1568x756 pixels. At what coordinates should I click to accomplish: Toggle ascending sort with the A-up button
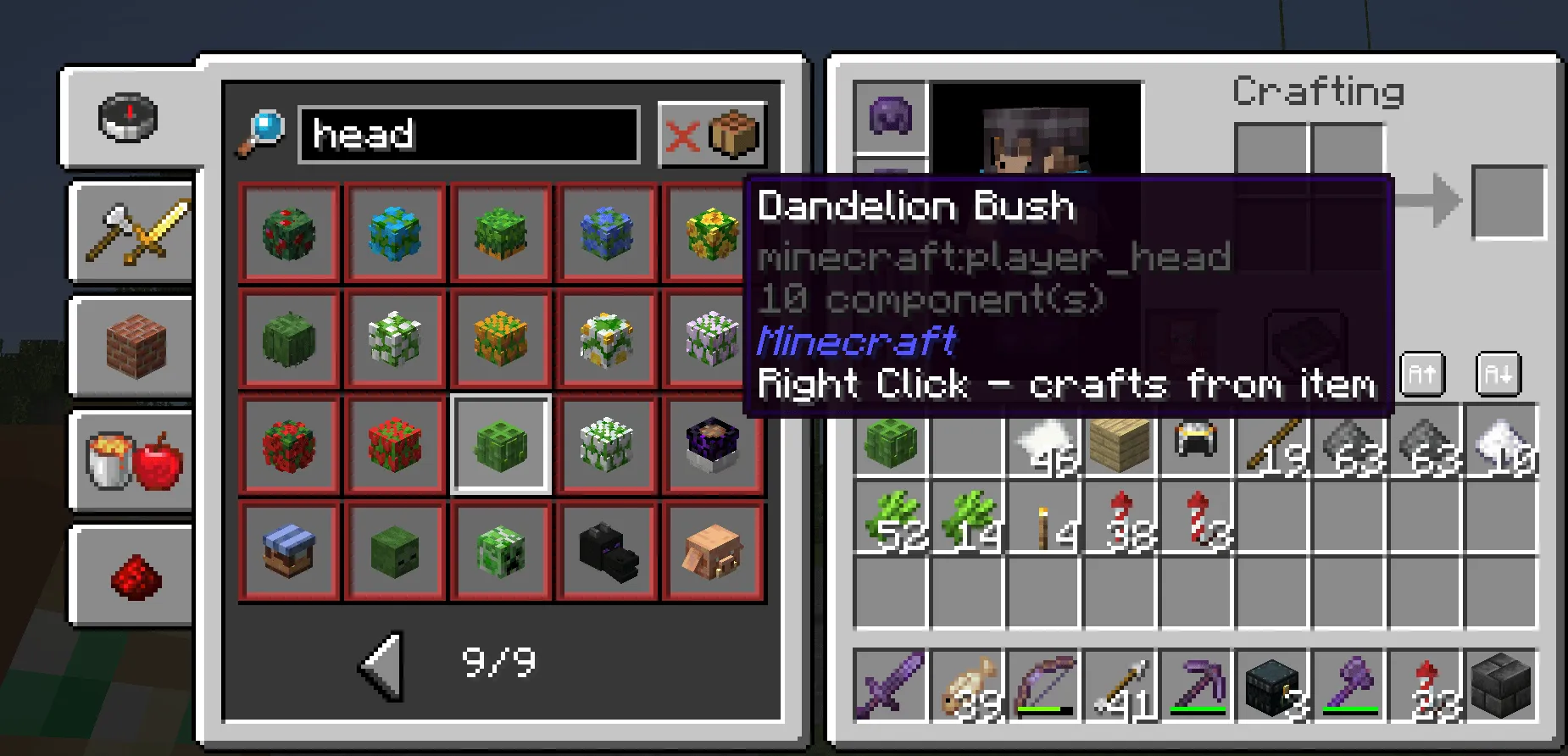[1421, 374]
